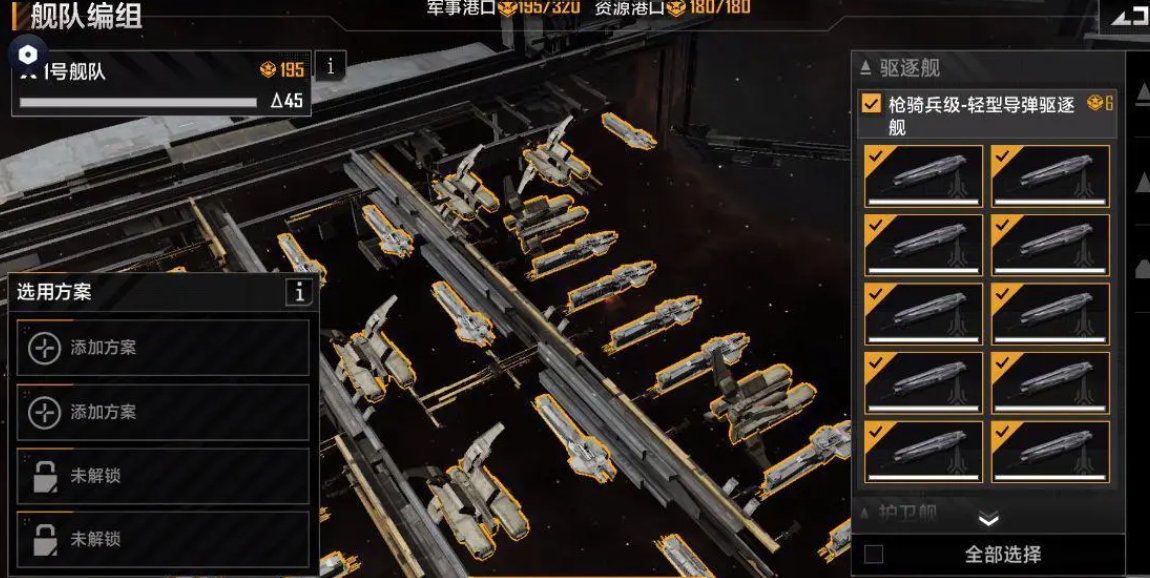The height and width of the screenshot is (578, 1150).
Task: Show info for the 选用方案 panel
Action: [x=298, y=292]
